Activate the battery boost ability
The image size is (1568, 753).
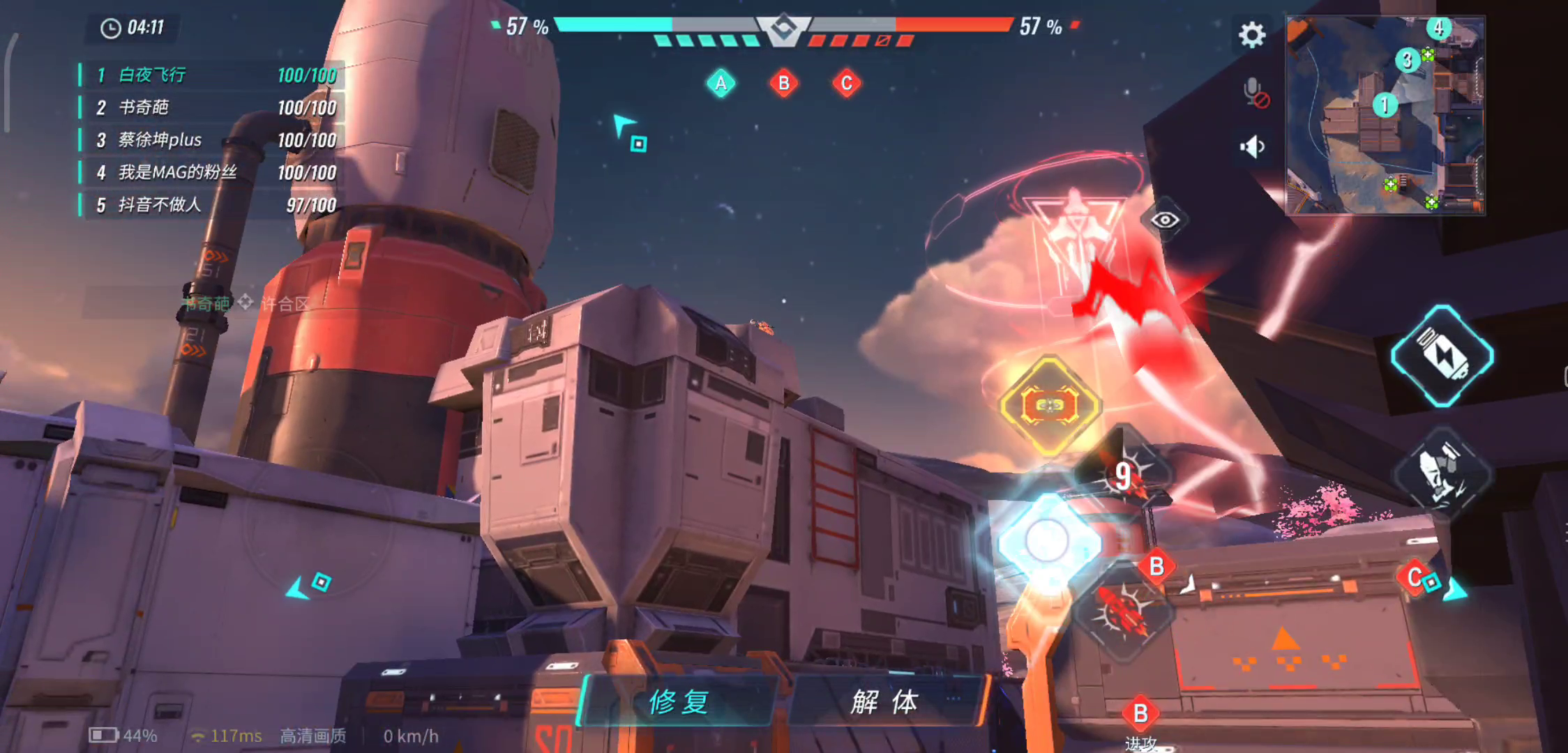tap(1442, 356)
